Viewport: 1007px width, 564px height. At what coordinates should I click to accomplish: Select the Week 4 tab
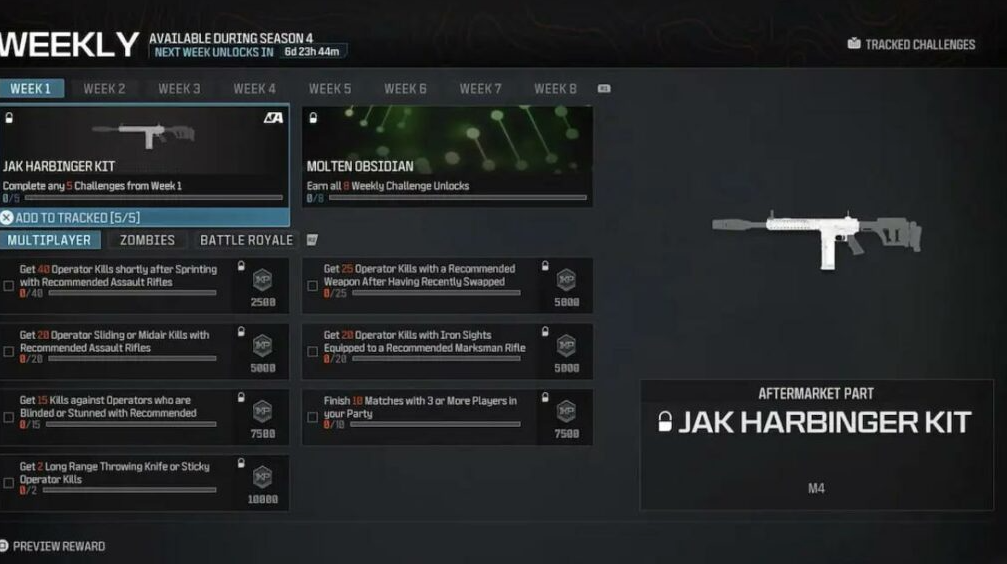coord(254,89)
